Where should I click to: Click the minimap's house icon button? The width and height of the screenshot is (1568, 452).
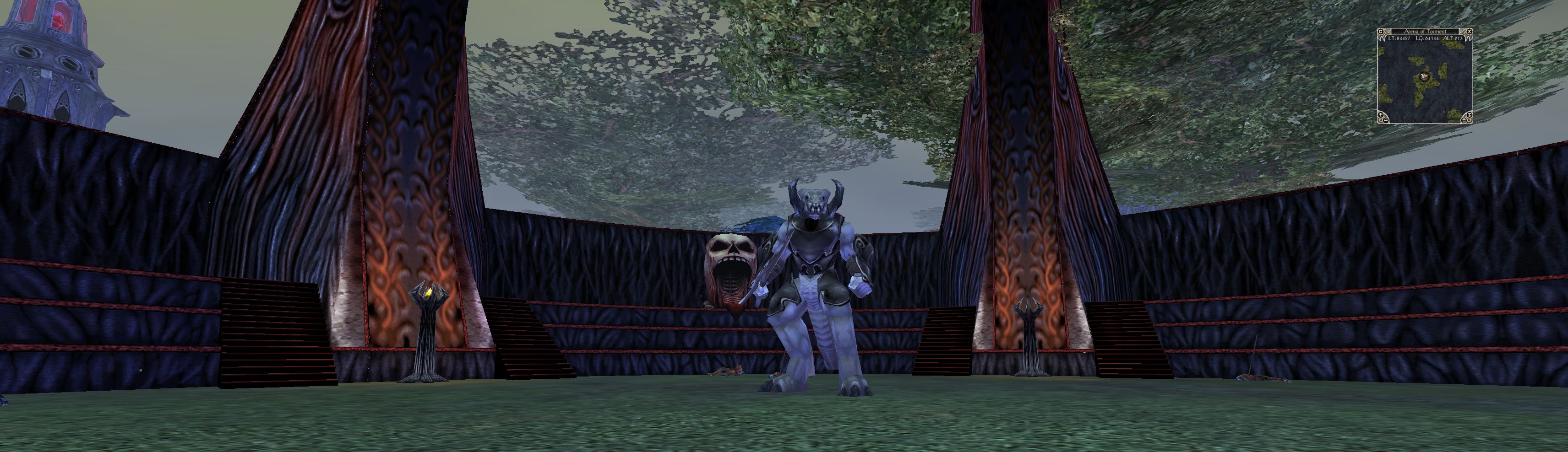point(1464,120)
